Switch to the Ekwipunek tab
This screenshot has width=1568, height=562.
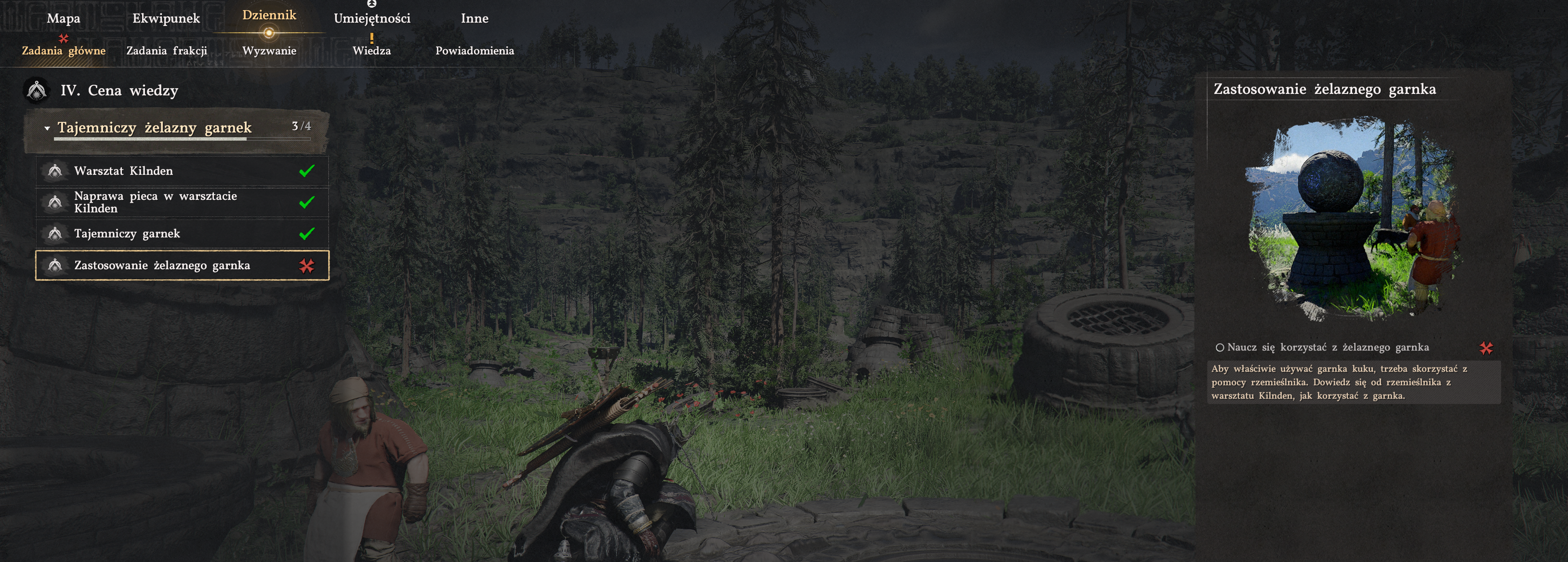[x=166, y=18]
